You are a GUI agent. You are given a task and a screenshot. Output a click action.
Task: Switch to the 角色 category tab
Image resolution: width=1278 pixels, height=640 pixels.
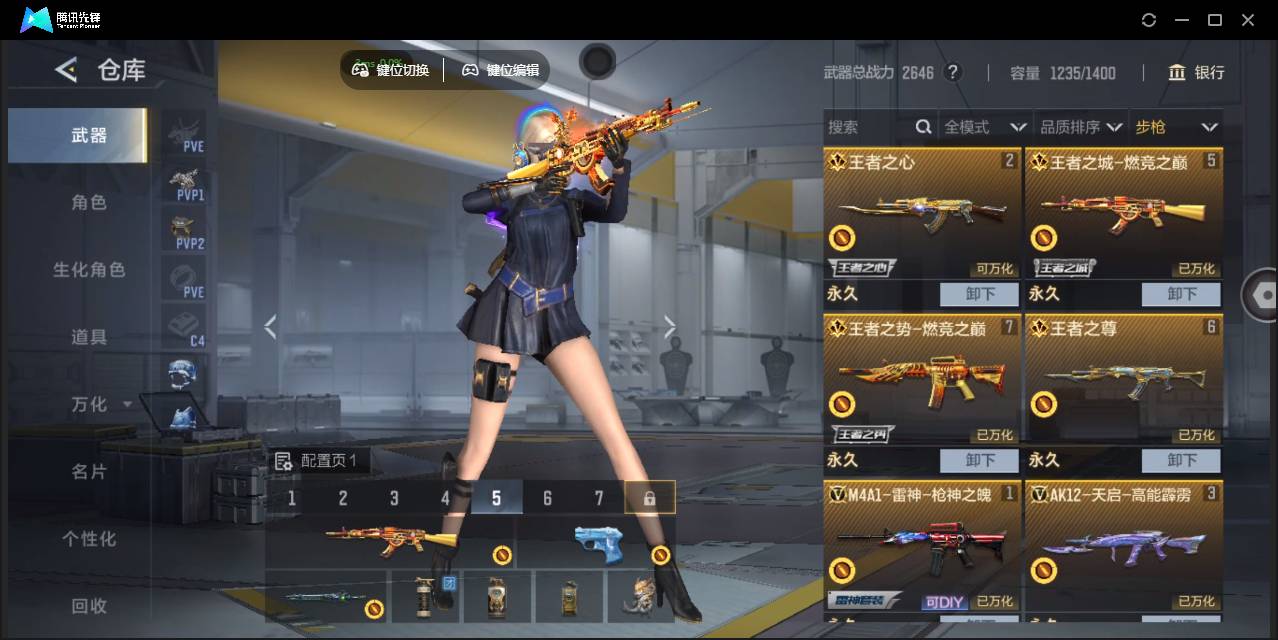point(88,202)
